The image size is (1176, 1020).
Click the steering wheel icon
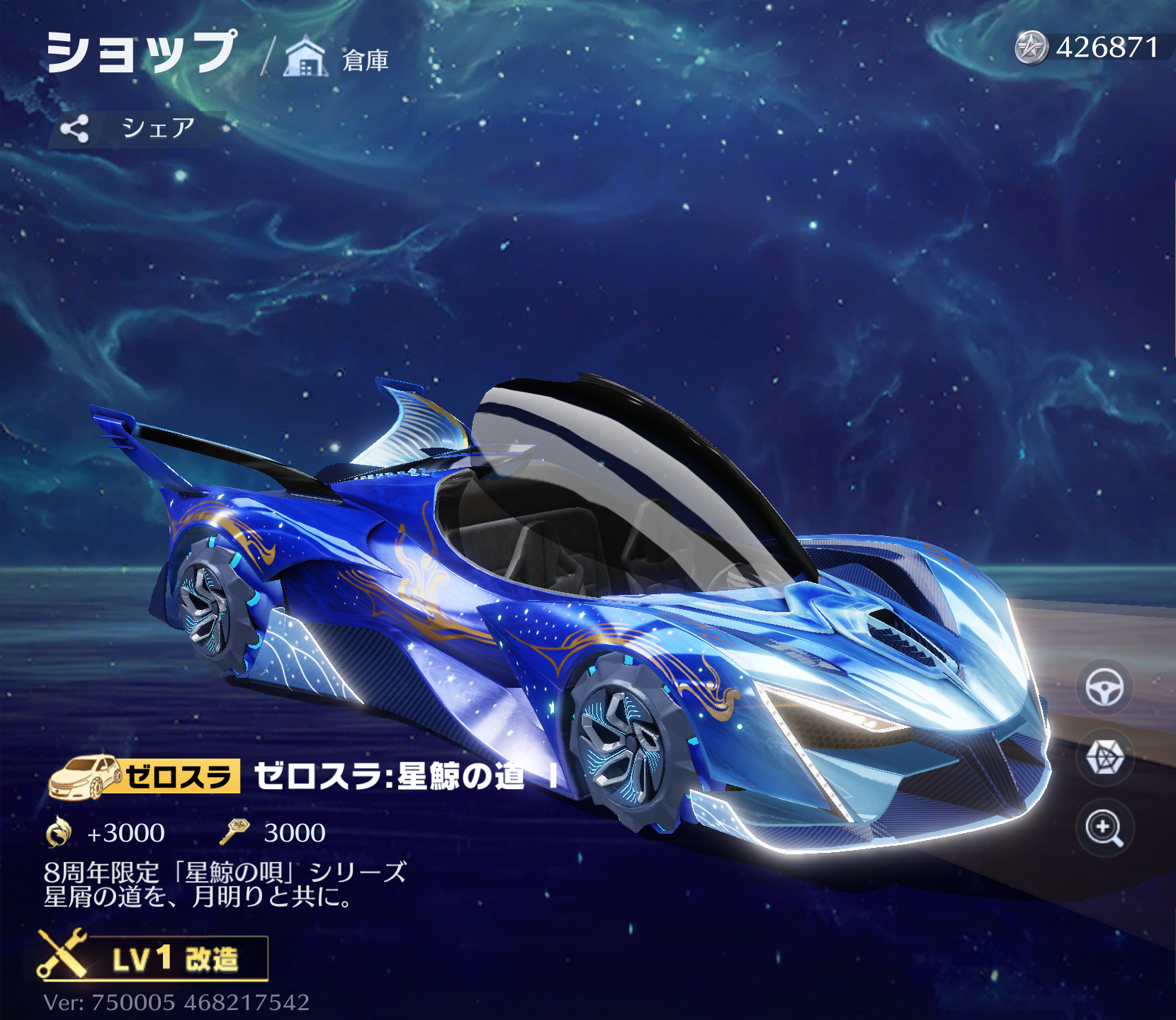click(1104, 687)
